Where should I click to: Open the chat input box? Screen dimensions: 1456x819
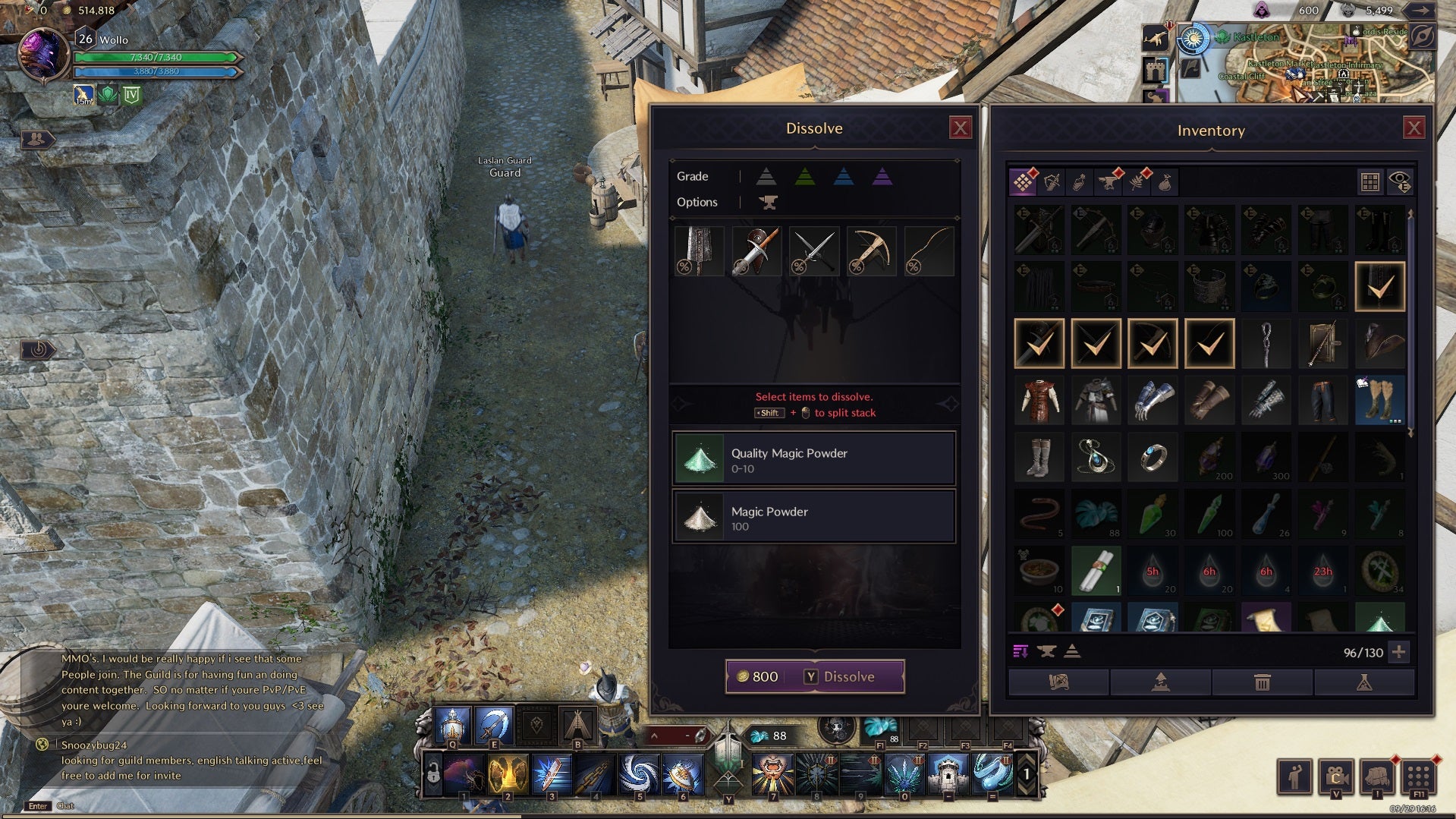(38, 806)
